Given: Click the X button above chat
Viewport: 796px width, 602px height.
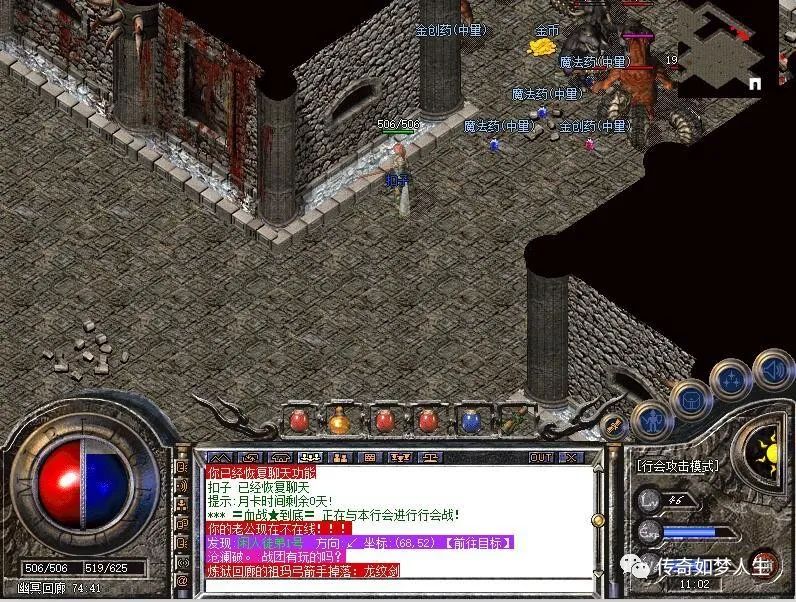Looking at the screenshot, I should point(571,457).
